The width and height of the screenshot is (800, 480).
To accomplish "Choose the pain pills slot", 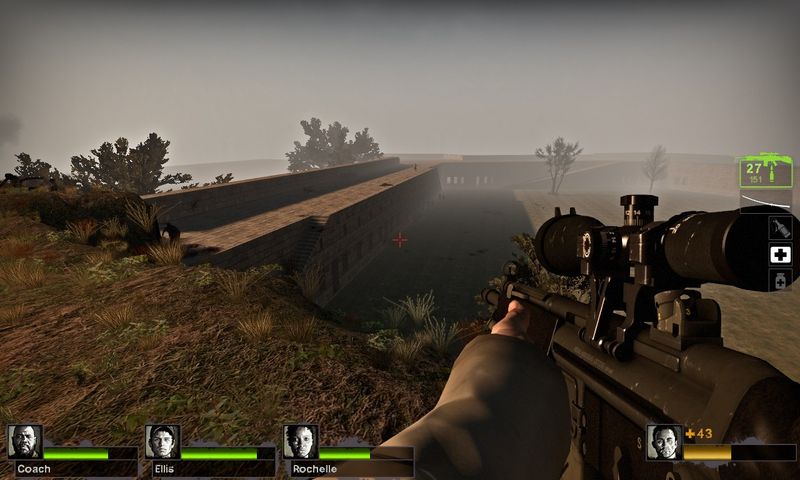I will 779,281.
